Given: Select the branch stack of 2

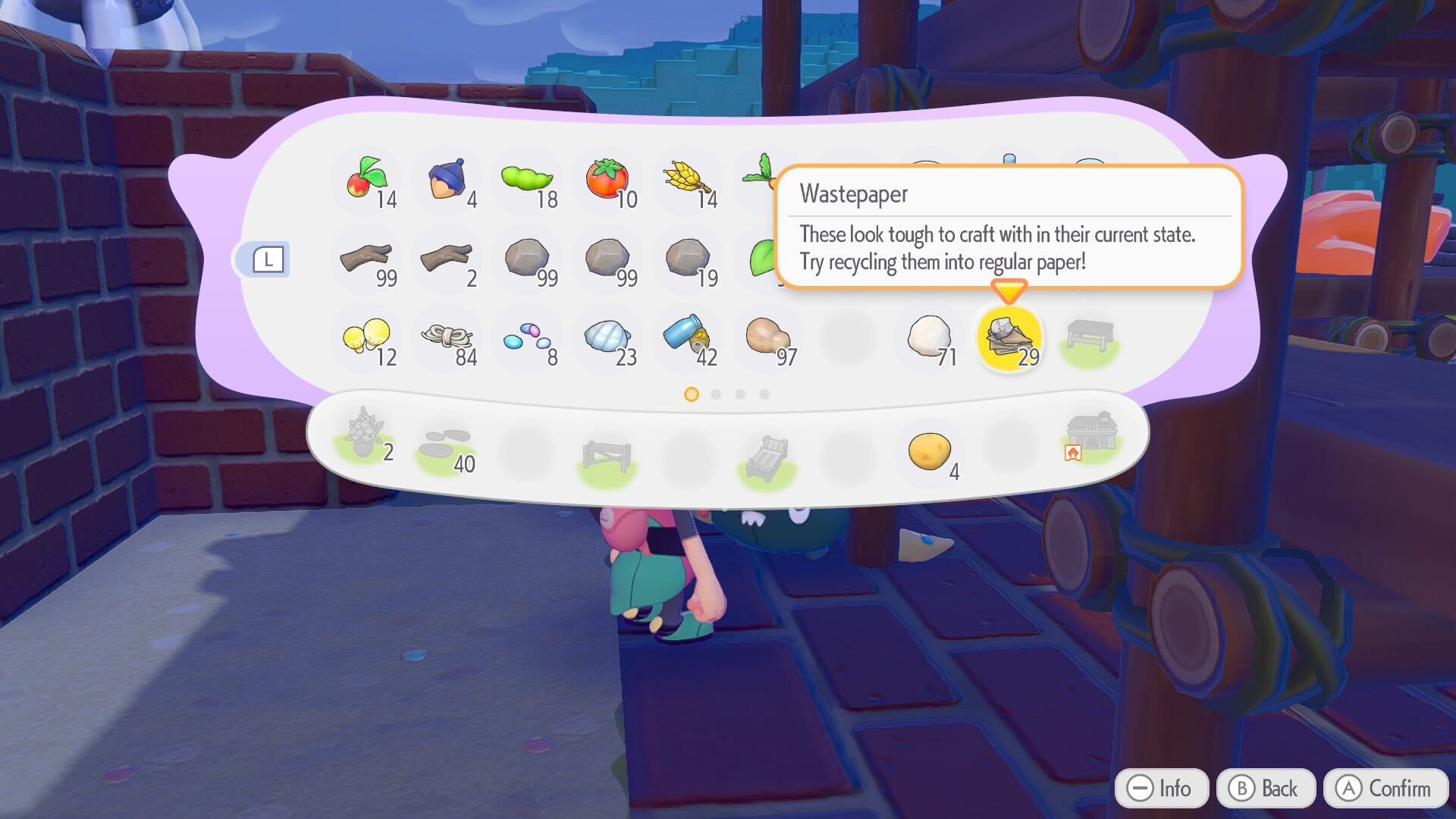Looking at the screenshot, I should (447, 259).
